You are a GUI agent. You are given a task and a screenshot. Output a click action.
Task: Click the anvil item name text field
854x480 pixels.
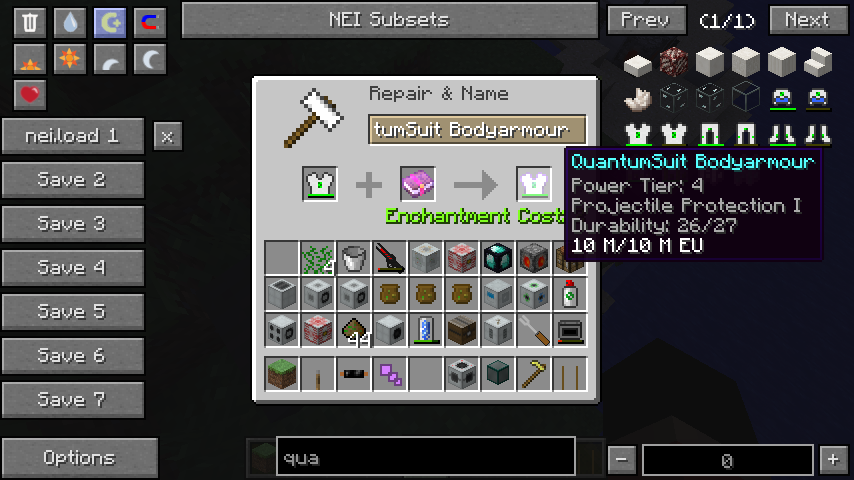(476, 130)
